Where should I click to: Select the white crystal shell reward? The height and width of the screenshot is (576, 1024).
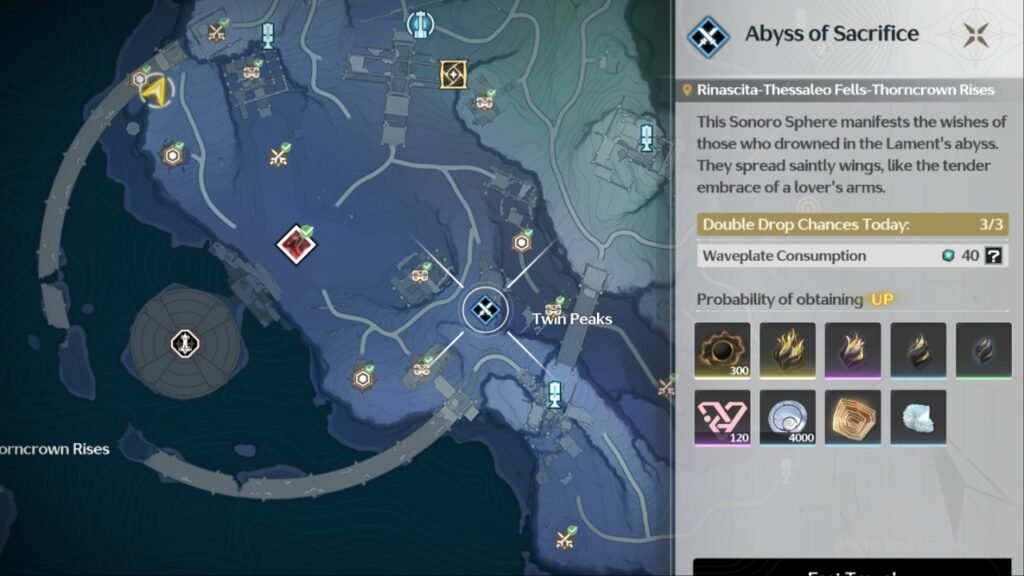pyautogui.click(x=917, y=417)
